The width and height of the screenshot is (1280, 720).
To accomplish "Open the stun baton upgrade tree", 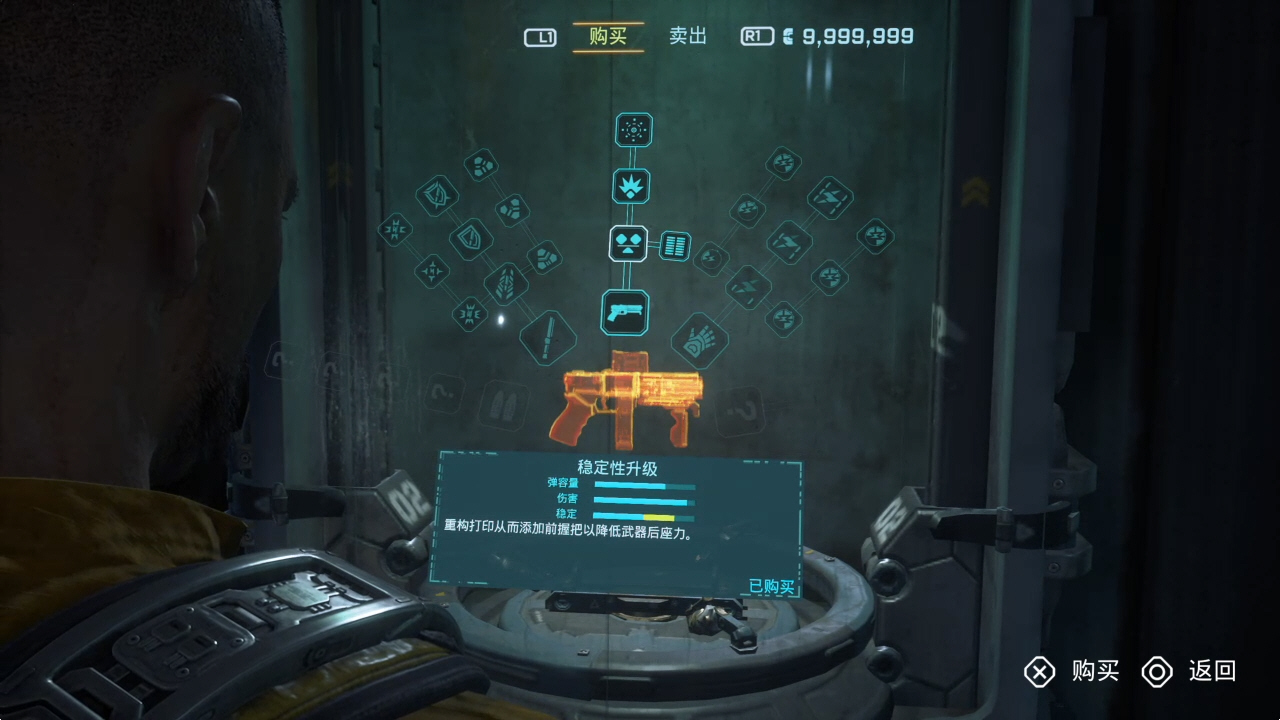I will (x=549, y=337).
